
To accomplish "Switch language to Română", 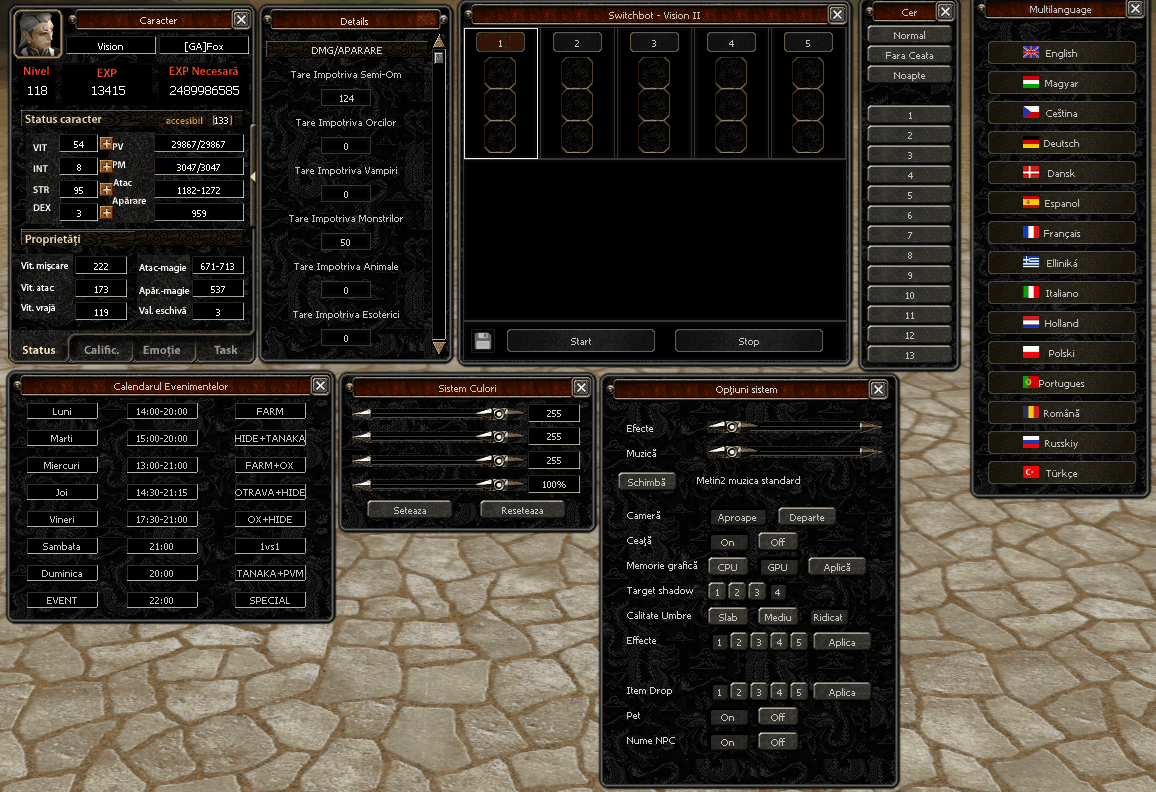I will click(x=1061, y=413).
